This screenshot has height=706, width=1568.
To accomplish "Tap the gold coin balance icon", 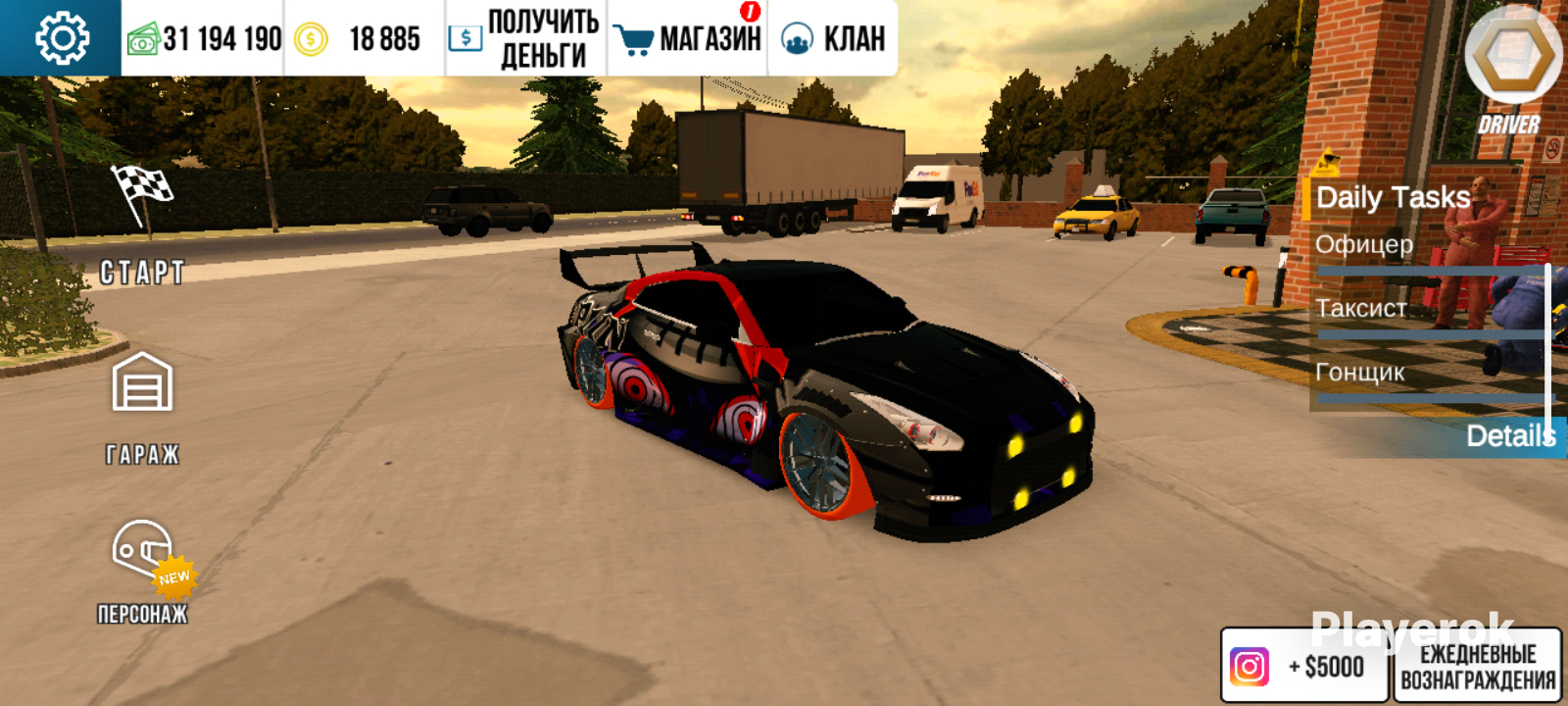I will tap(312, 39).
